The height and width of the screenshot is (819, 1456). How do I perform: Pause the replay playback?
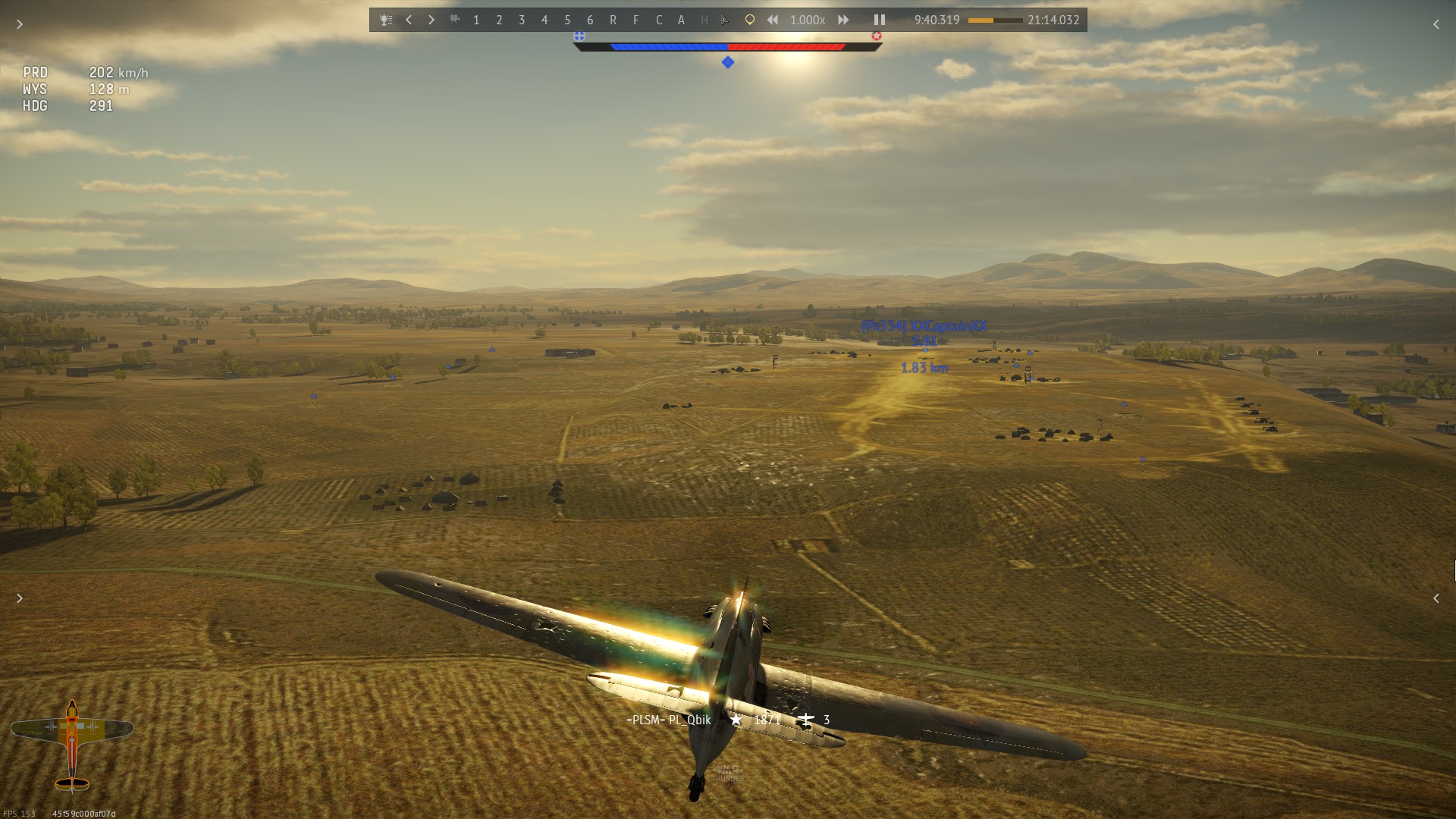pyautogui.click(x=880, y=20)
